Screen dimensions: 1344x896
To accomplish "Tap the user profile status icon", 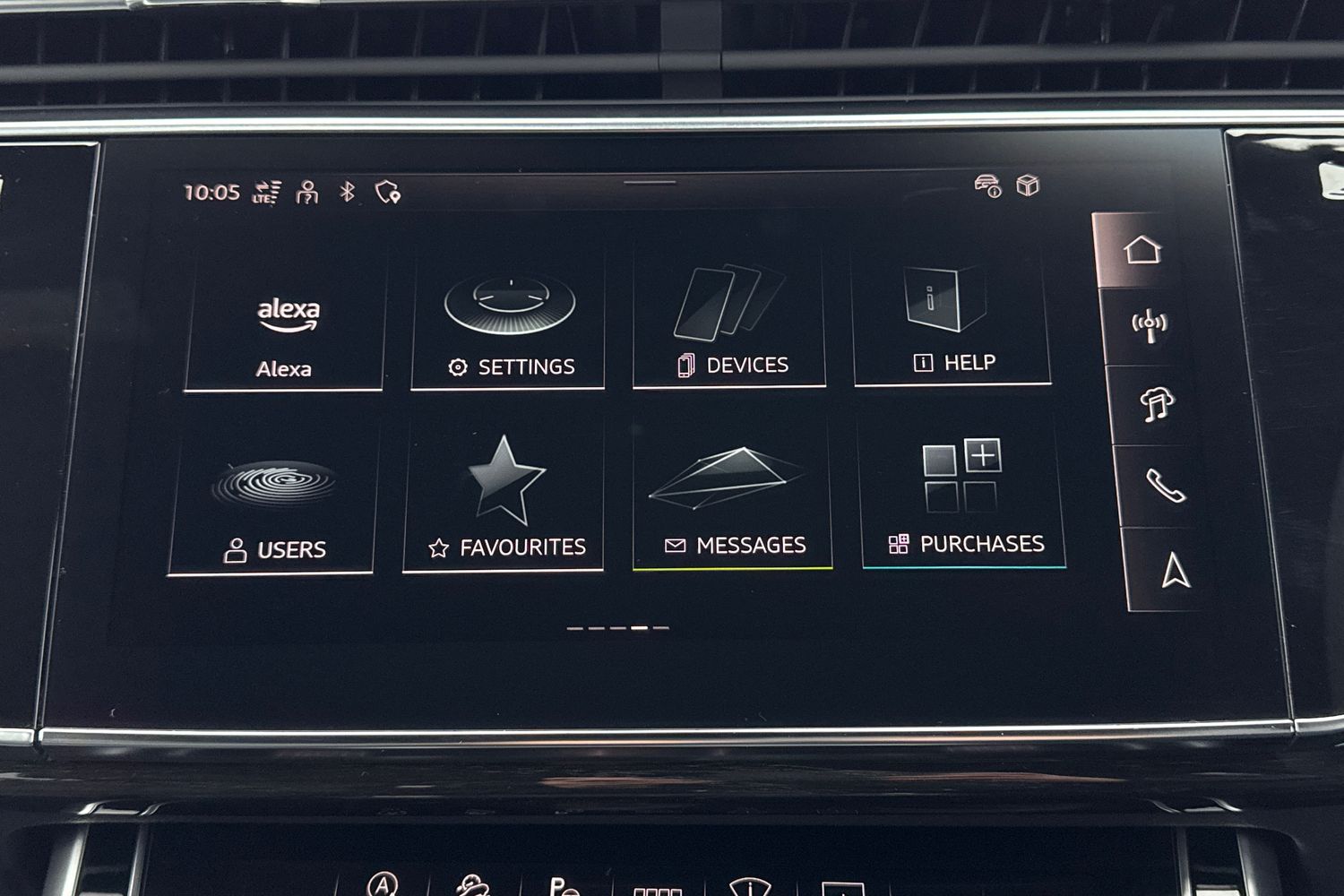I will 307,192.
